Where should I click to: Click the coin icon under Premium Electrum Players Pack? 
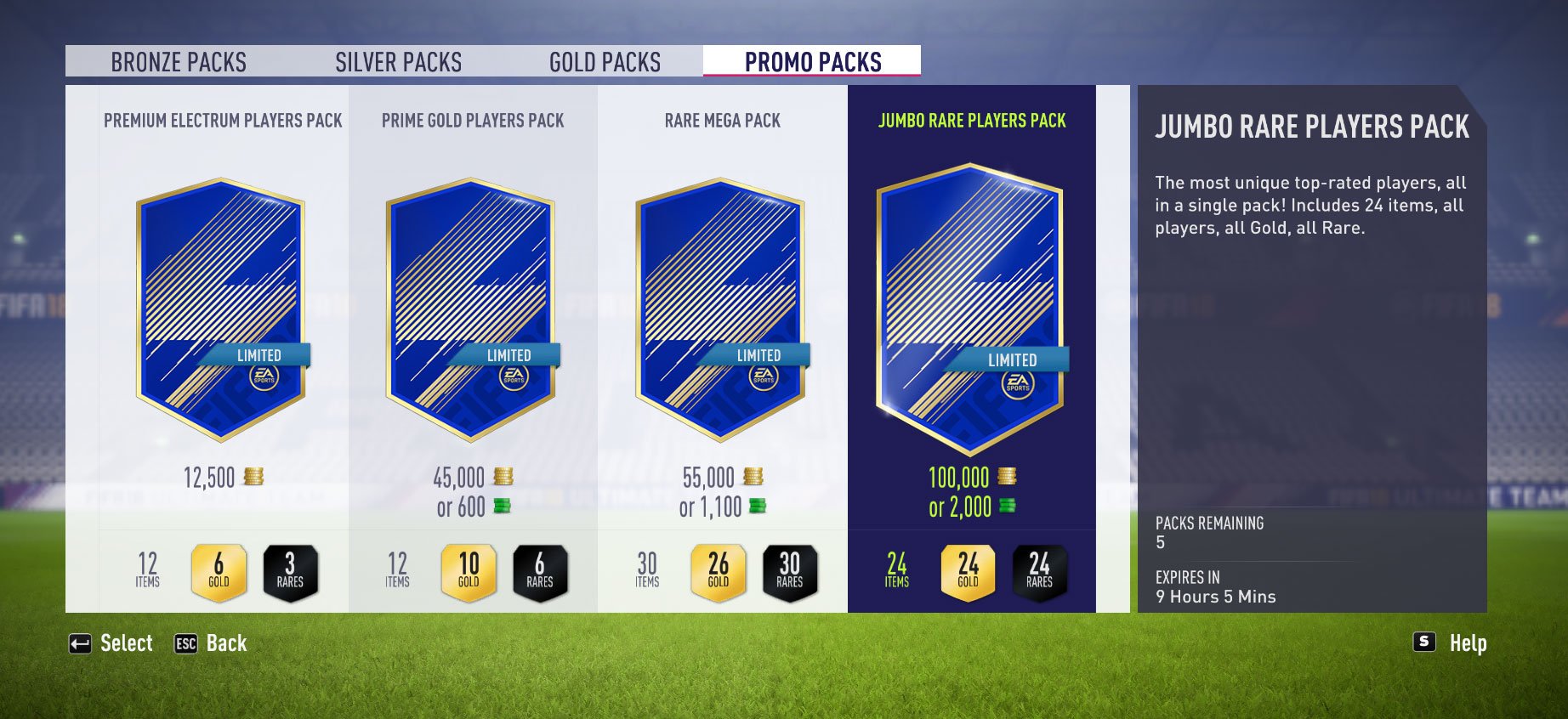255,478
